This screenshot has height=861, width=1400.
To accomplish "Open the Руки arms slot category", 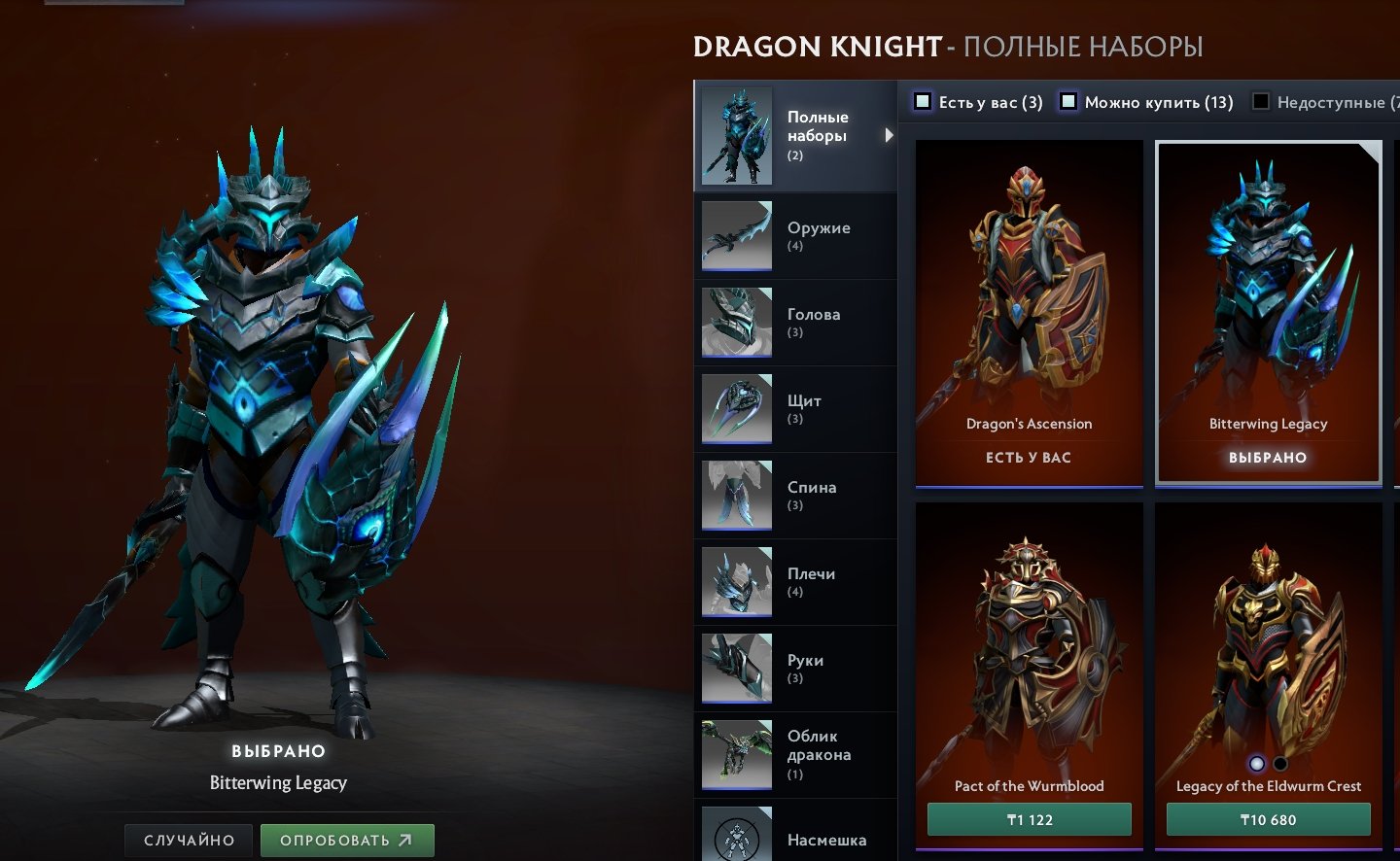I will pos(736,668).
